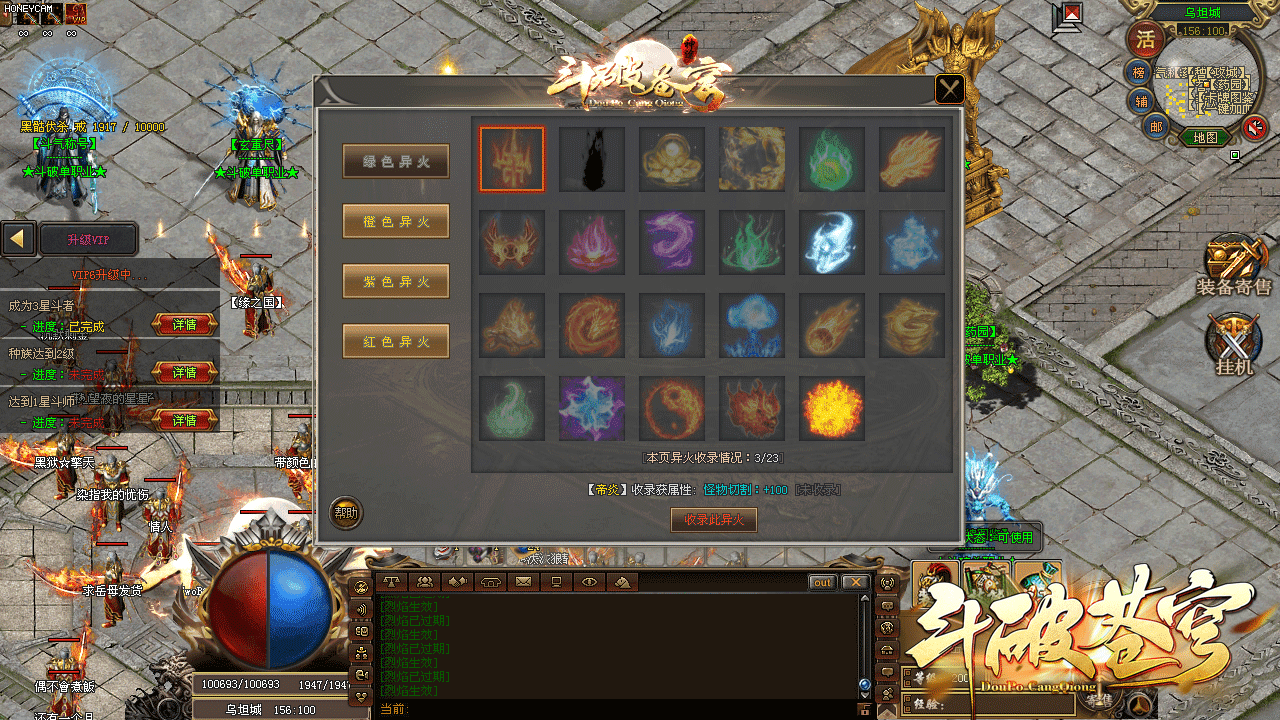
Task: Click the chat panel's out button
Action: (822, 582)
